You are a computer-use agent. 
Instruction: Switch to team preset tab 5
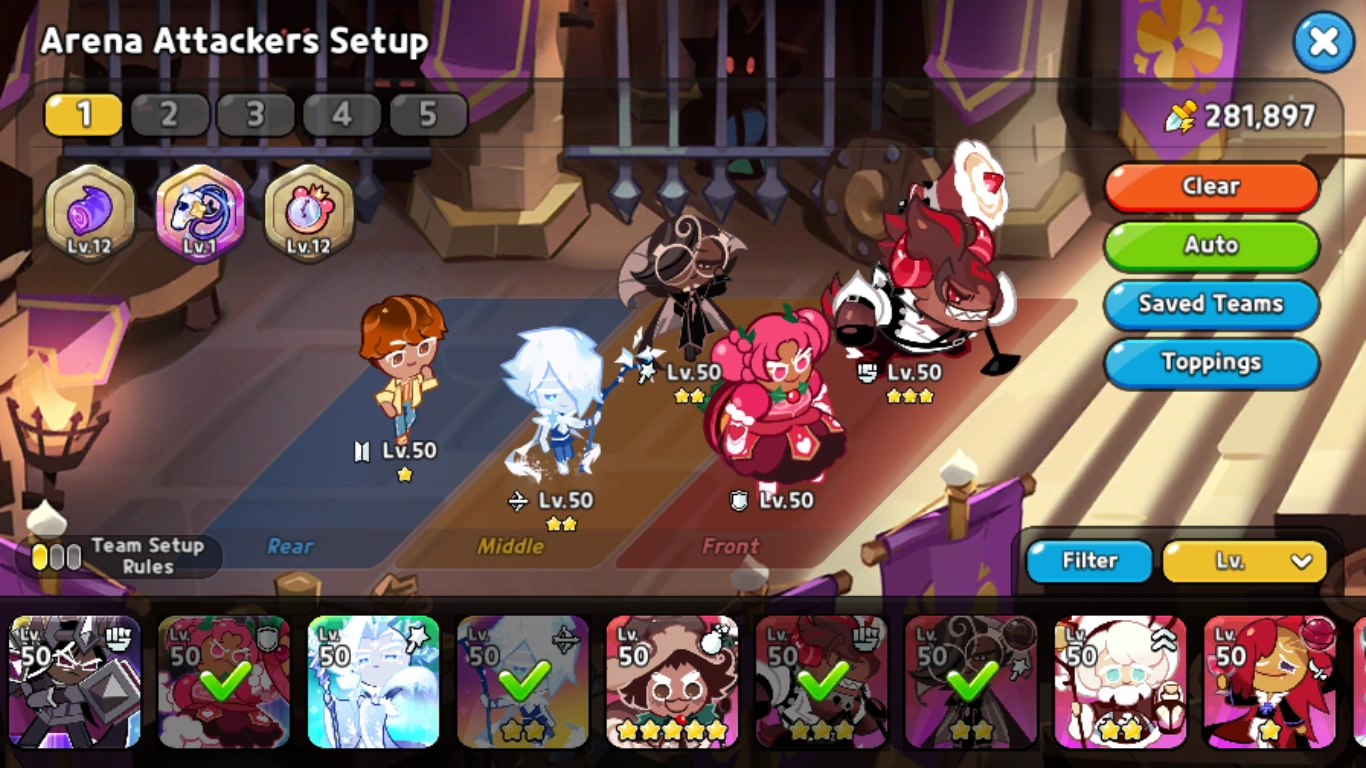click(x=428, y=114)
